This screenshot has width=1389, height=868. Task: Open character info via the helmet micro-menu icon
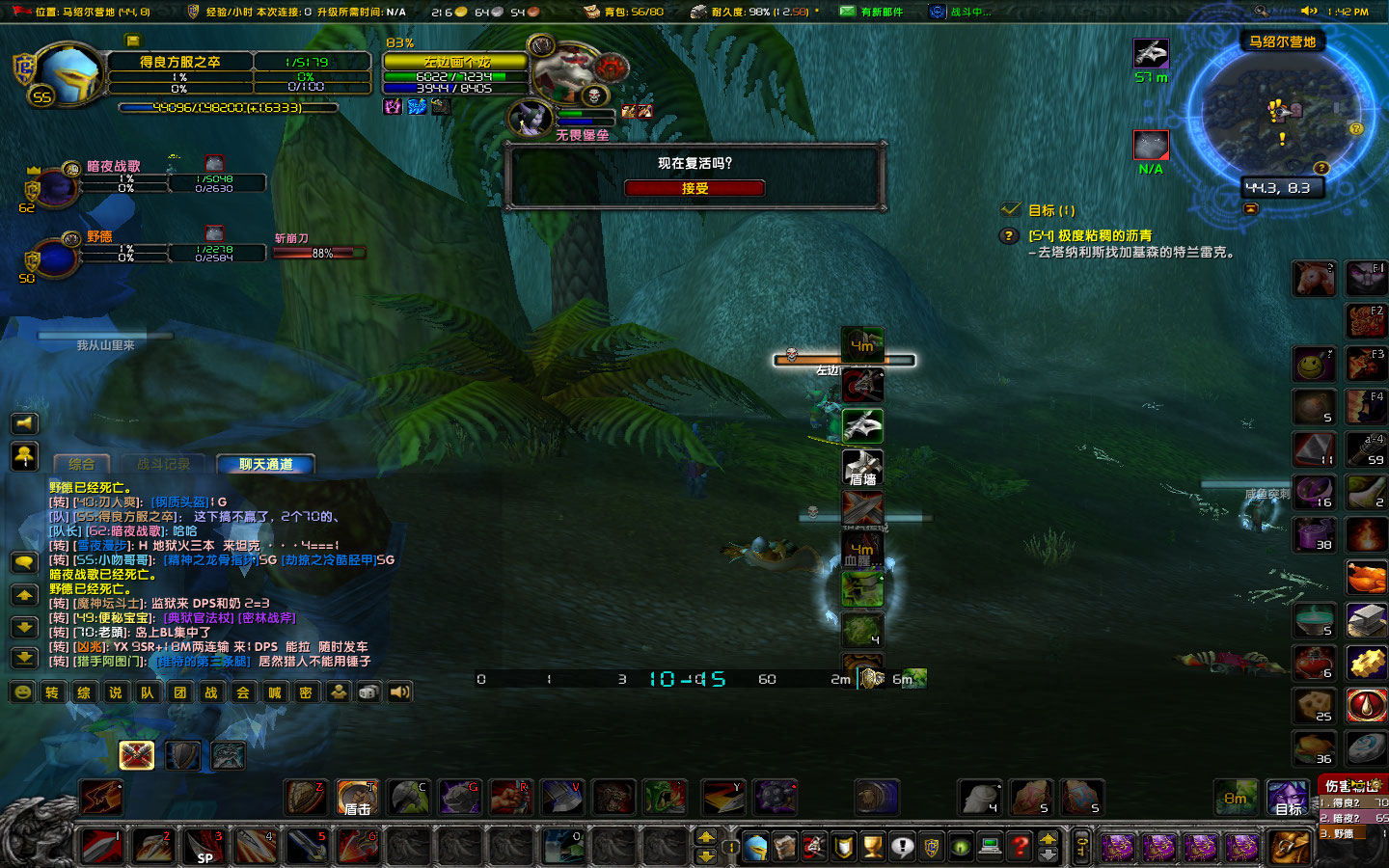click(x=755, y=846)
